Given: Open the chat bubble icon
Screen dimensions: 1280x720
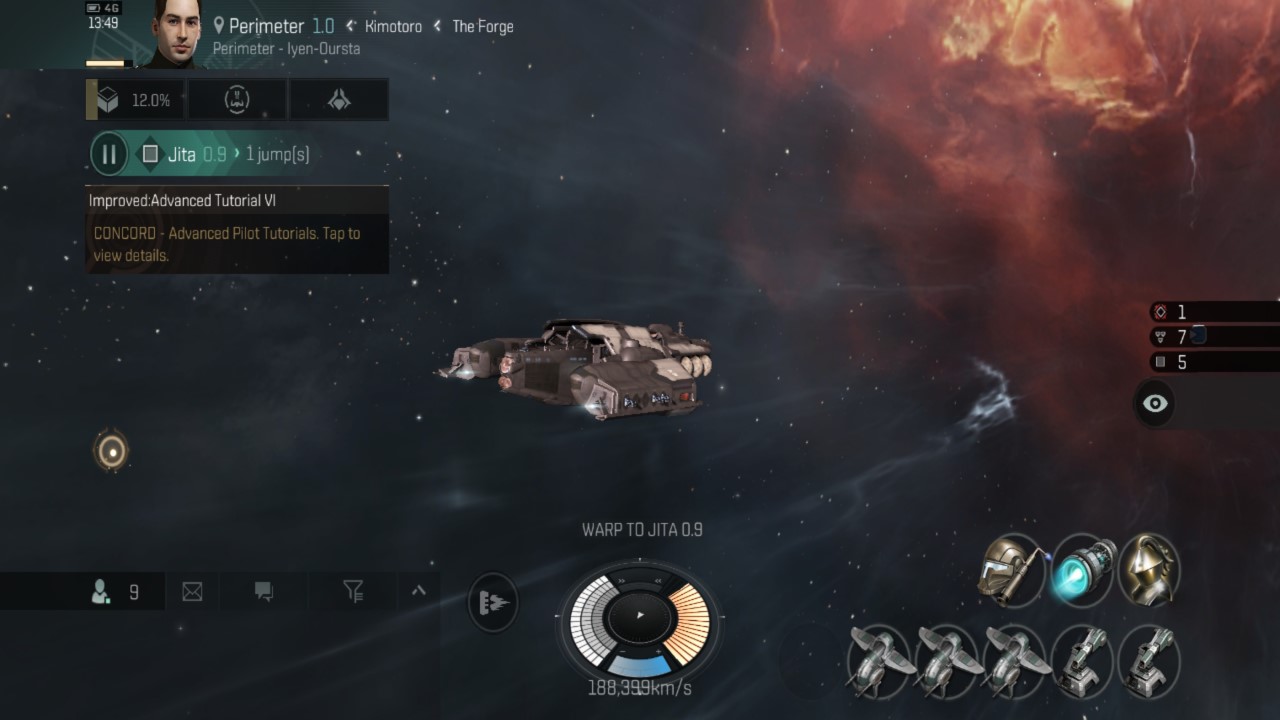Looking at the screenshot, I should [x=262, y=591].
